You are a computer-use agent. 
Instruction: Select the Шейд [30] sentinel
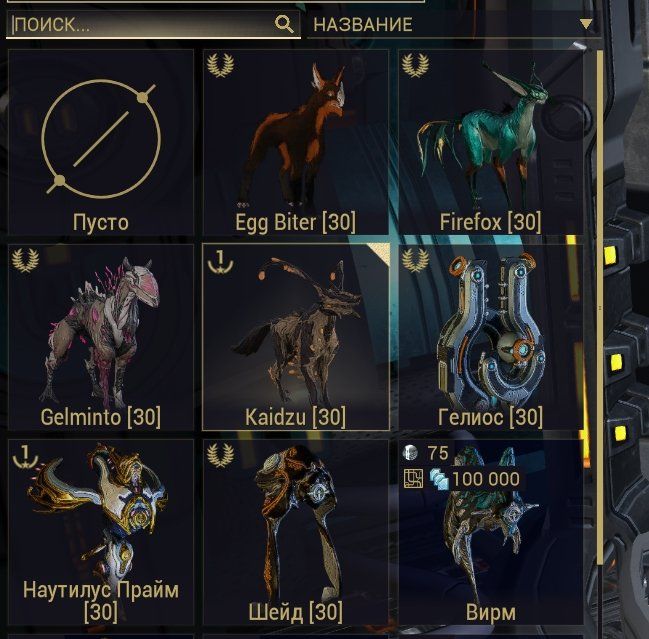[296, 531]
